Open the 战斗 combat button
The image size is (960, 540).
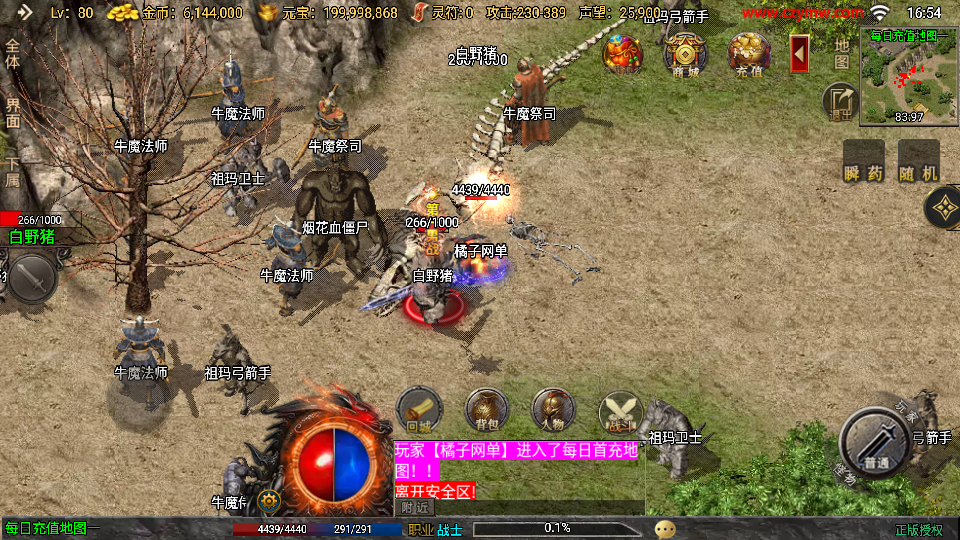coord(620,410)
